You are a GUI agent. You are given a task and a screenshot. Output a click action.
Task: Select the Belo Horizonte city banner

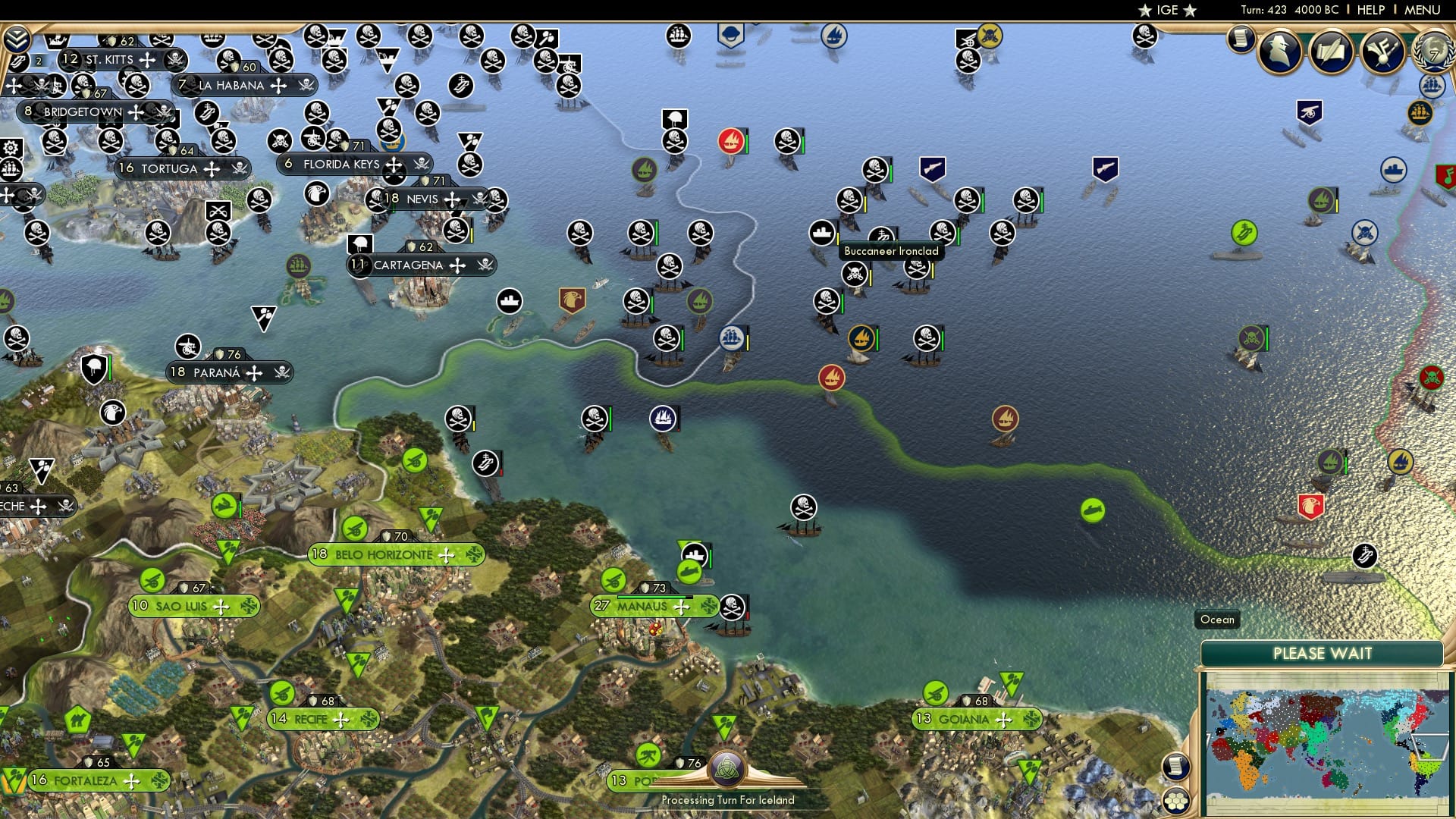(383, 554)
